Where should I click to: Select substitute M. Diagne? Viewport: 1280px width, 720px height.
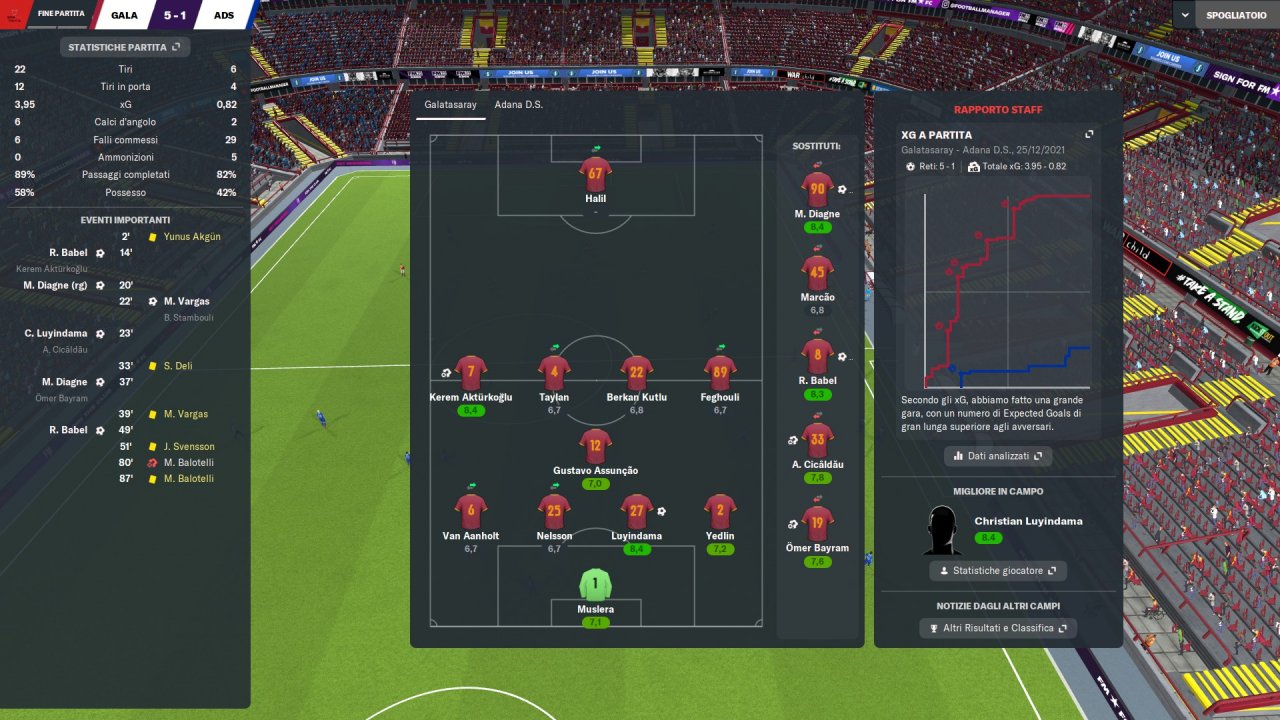tap(817, 190)
